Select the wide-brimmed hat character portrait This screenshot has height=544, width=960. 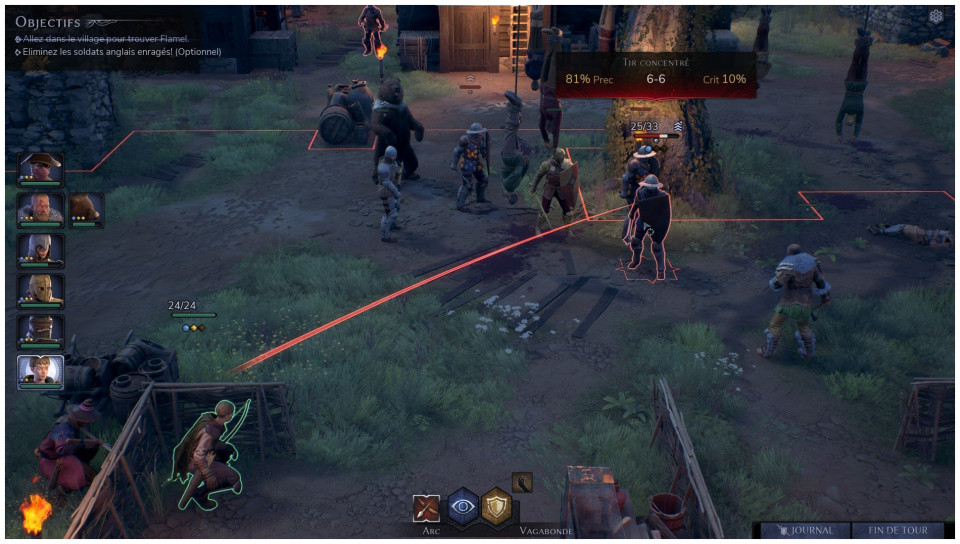point(40,169)
